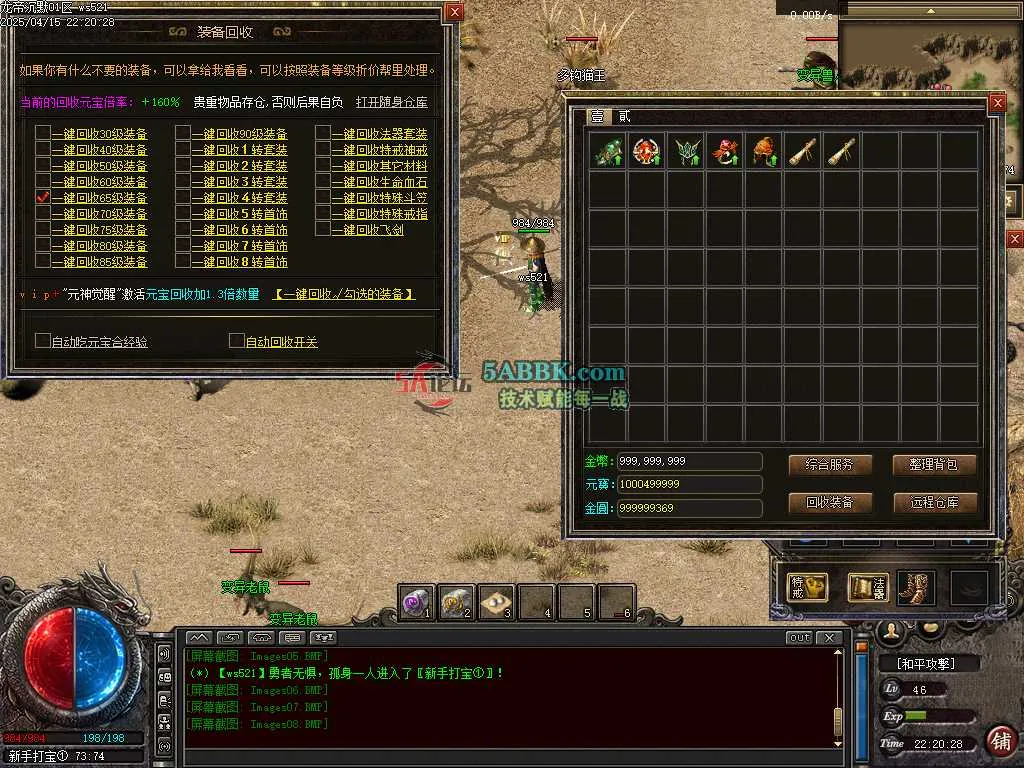The width and height of the screenshot is (1024, 768).
Task: Open the 铺 shop round button
Action: point(1001,739)
